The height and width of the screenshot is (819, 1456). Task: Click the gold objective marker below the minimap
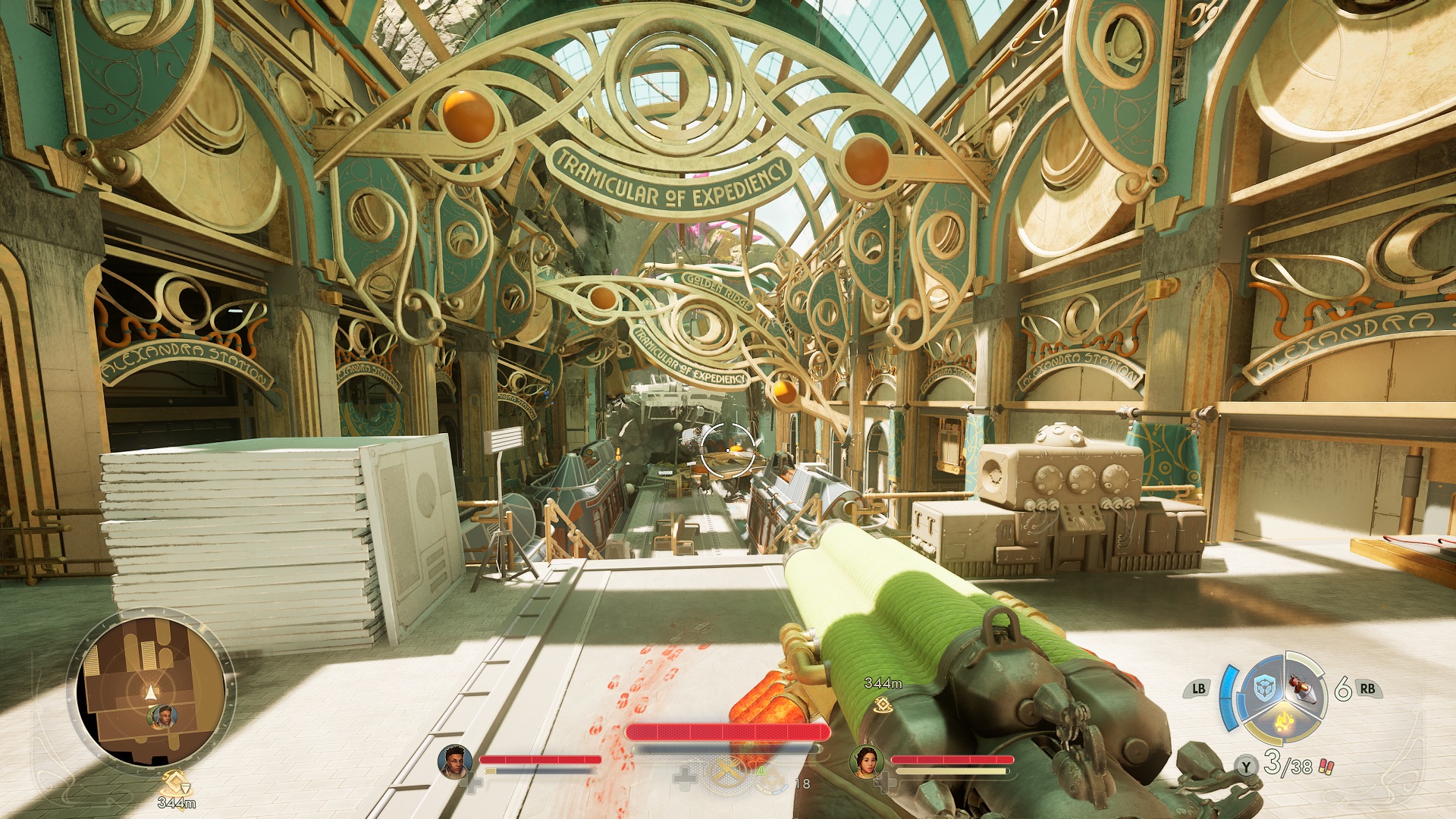click(x=176, y=781)
